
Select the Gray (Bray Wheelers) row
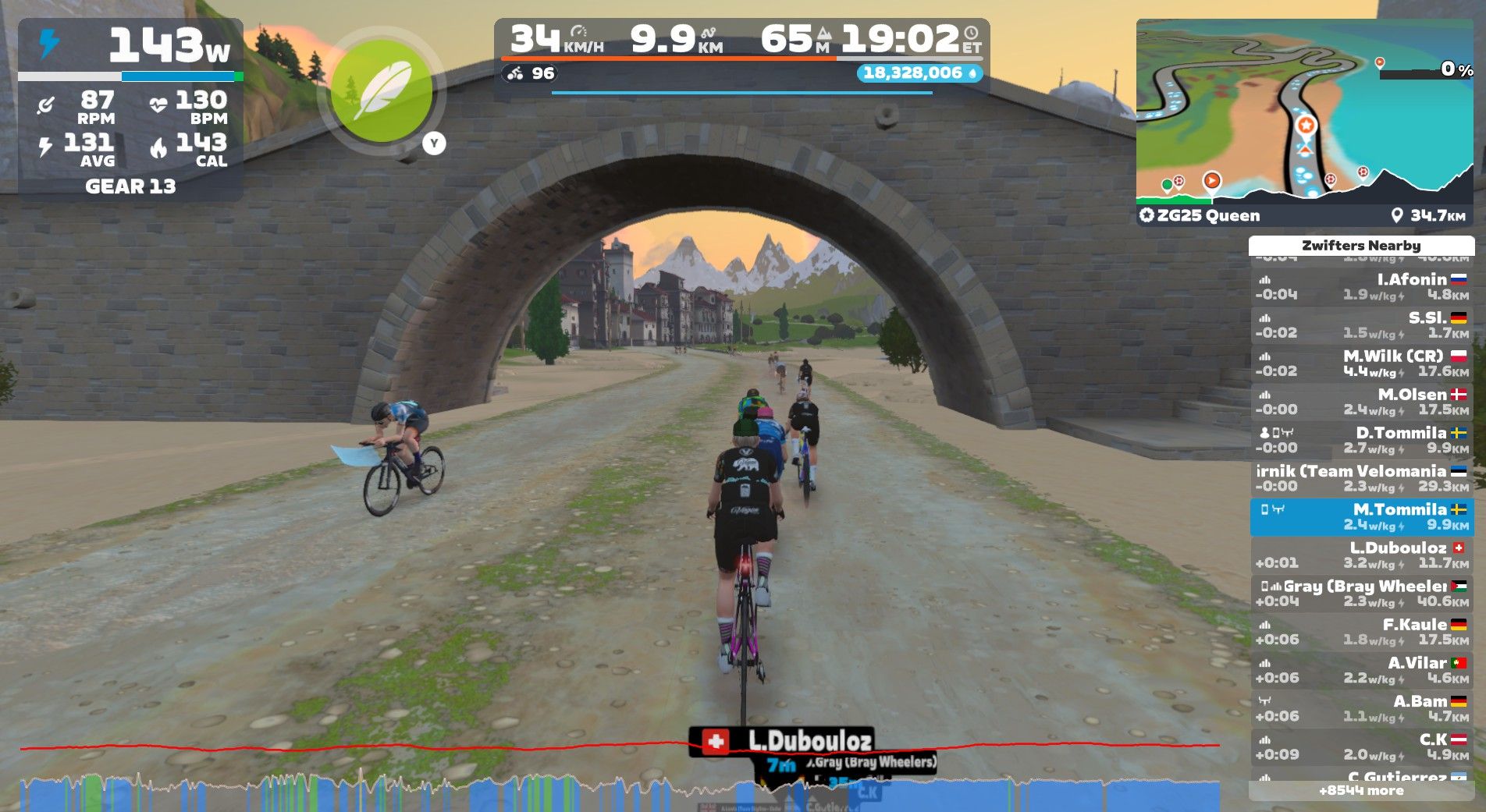coord(1361,593)
